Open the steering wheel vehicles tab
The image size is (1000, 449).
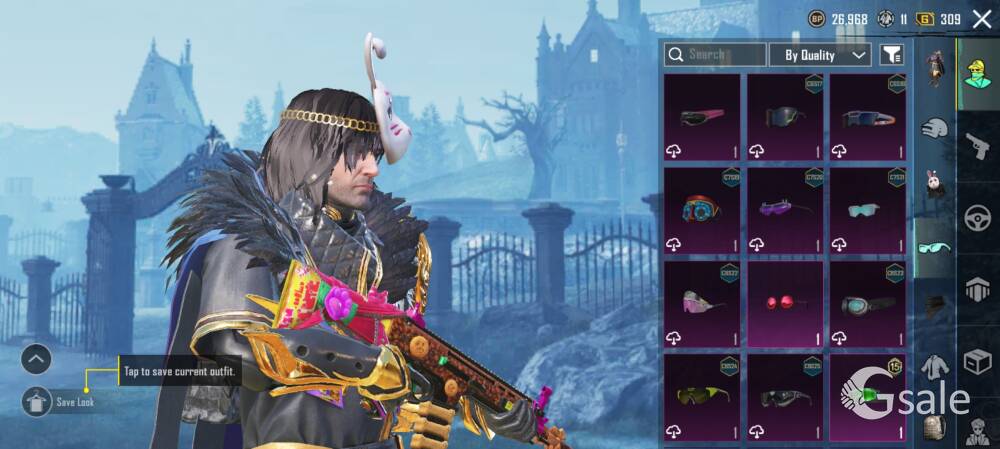977,218
